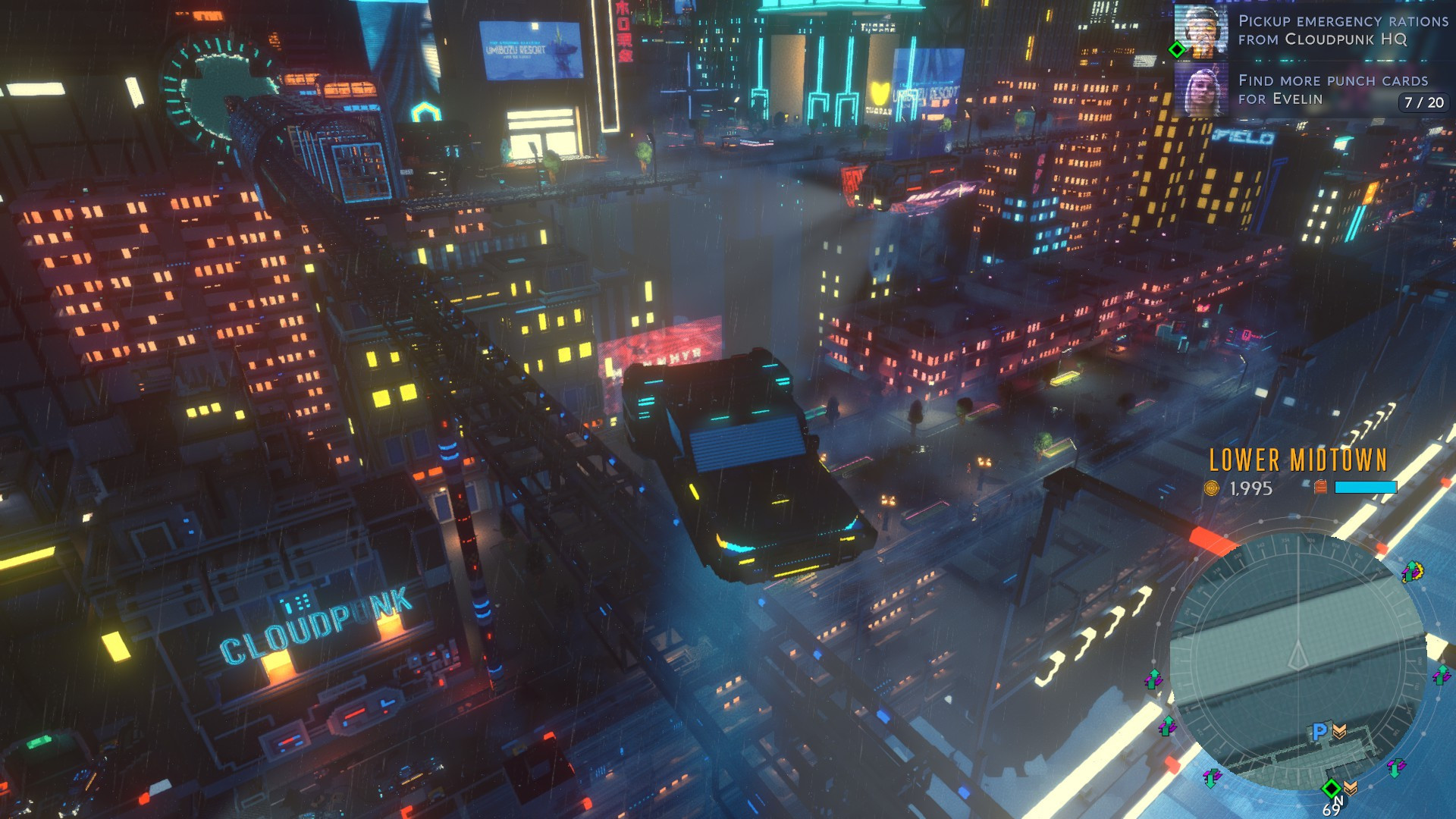The height and width of the screenshot is (819, 1456).
Task: Click the gold-ringed elevator marker on minimap edge
Action: [1412, 572]
